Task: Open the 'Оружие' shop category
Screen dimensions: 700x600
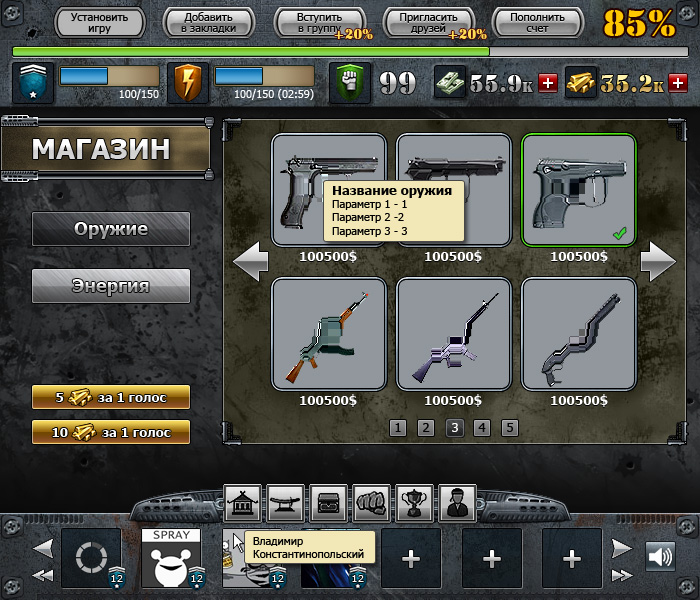Action: click(111, 229)
